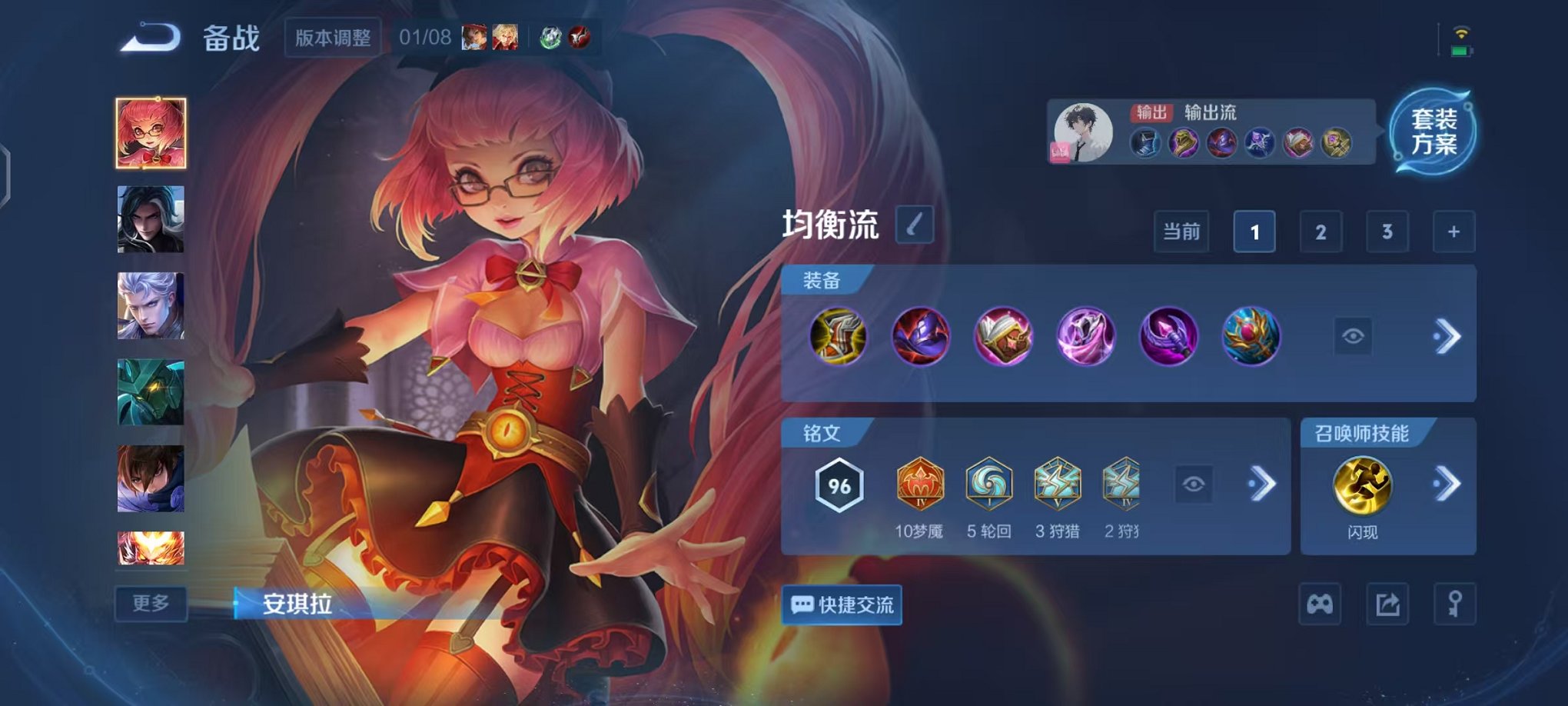Switch to loadout tab 2
Viewport: 1568px width, 706px height.
pyautogui.click(x=1321, y=231)
